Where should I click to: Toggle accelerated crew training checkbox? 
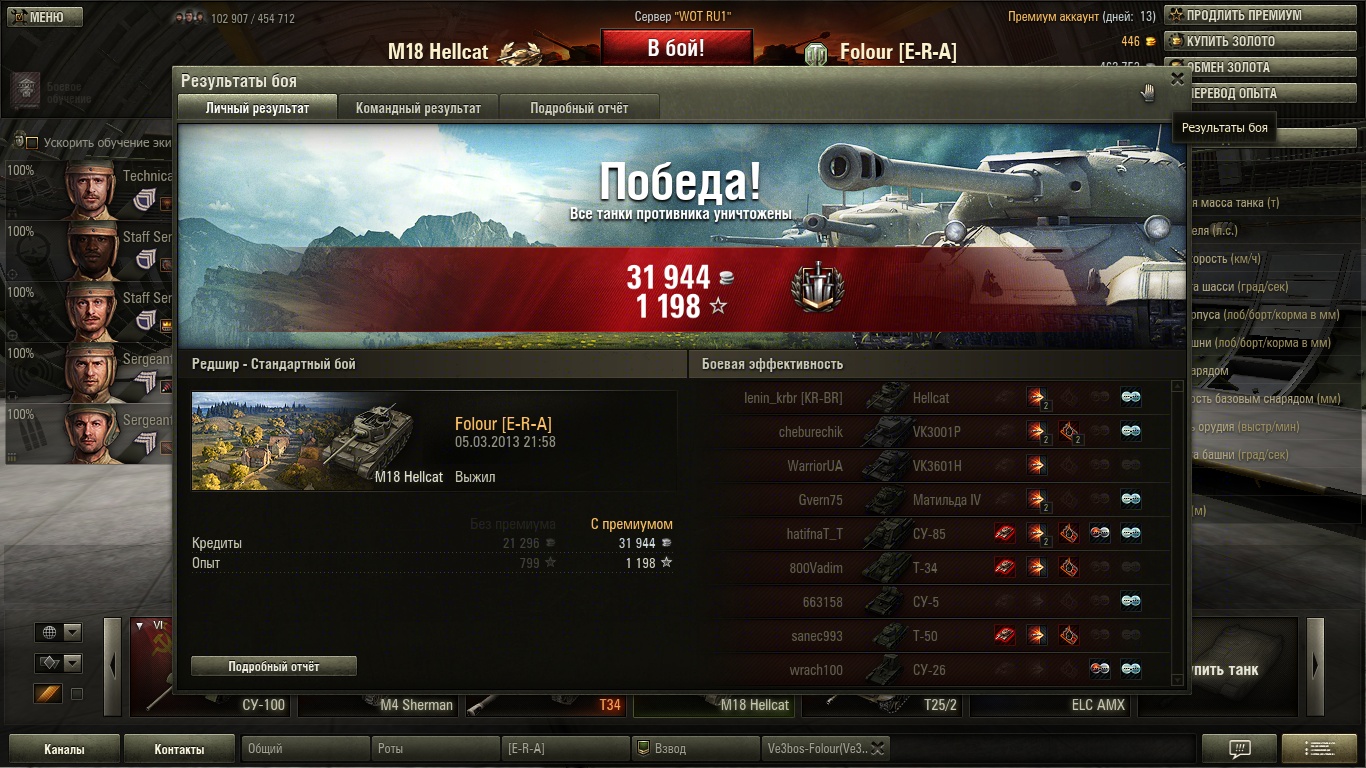[x=32, y=143]
